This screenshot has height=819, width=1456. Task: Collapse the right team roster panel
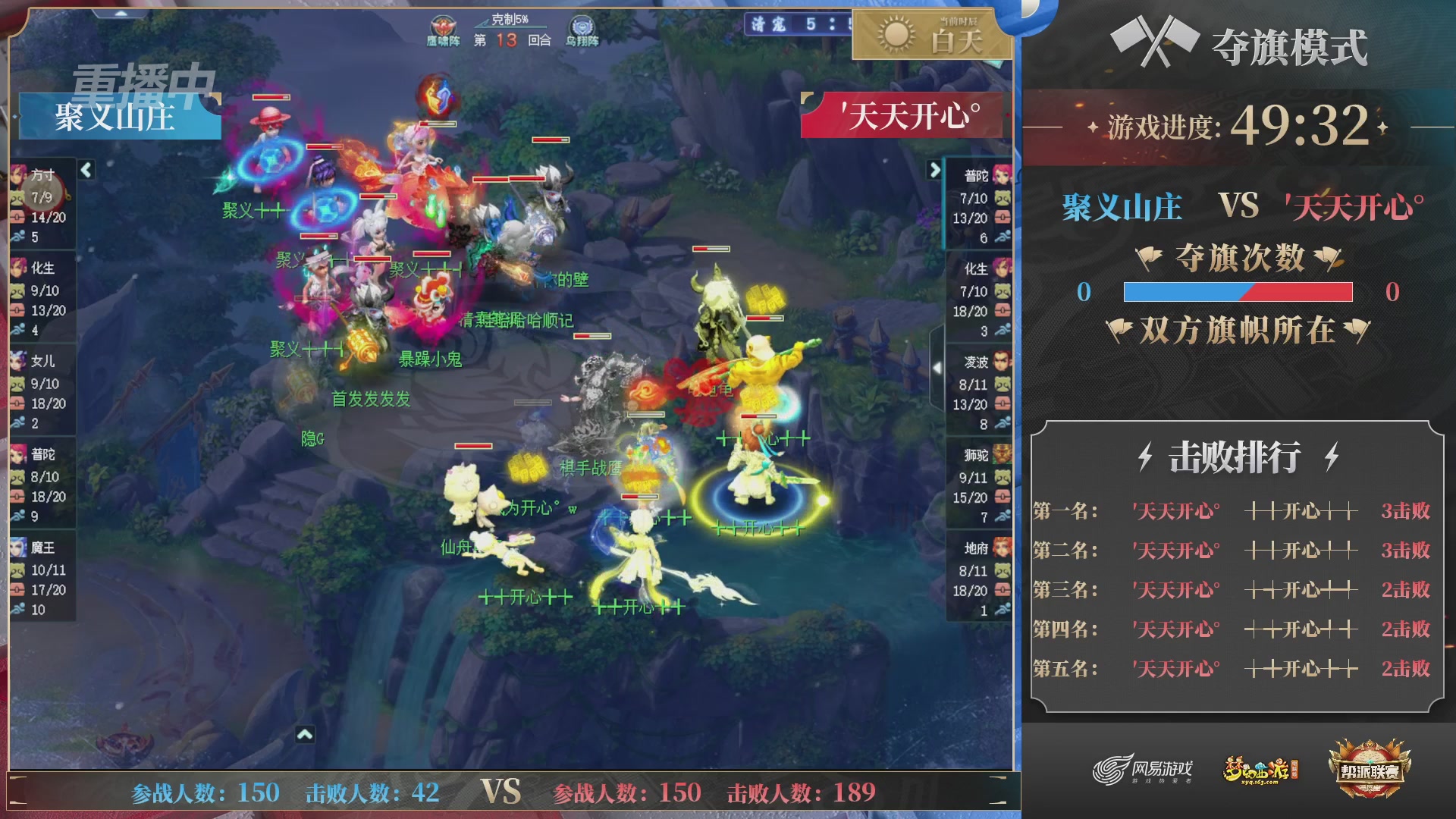click(x=935, y=171)
